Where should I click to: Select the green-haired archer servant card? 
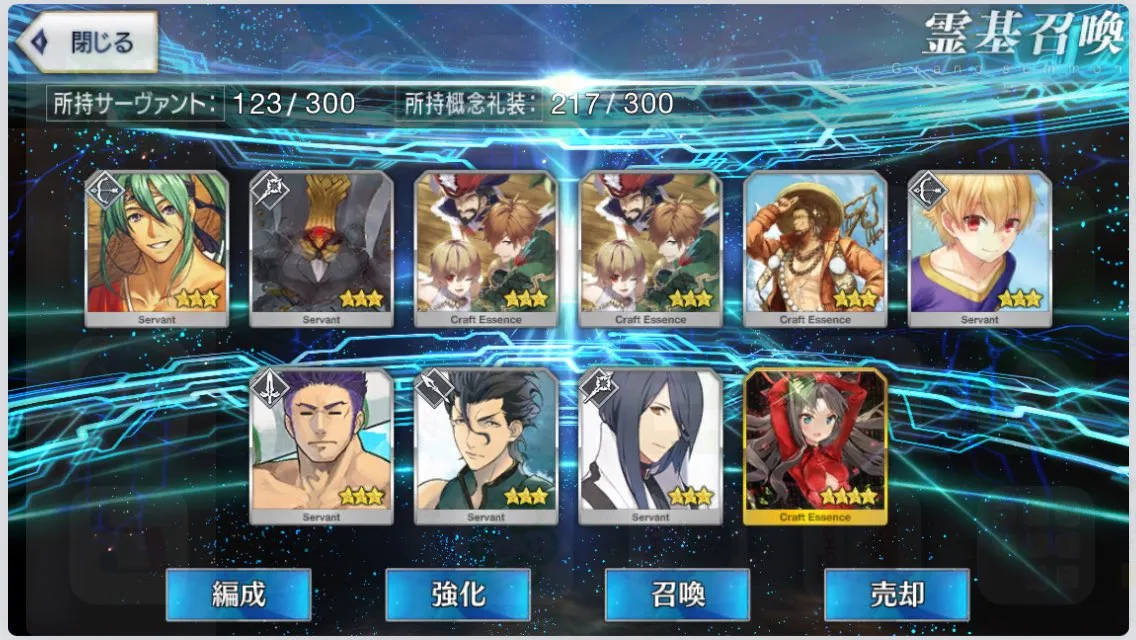[157, 248]
